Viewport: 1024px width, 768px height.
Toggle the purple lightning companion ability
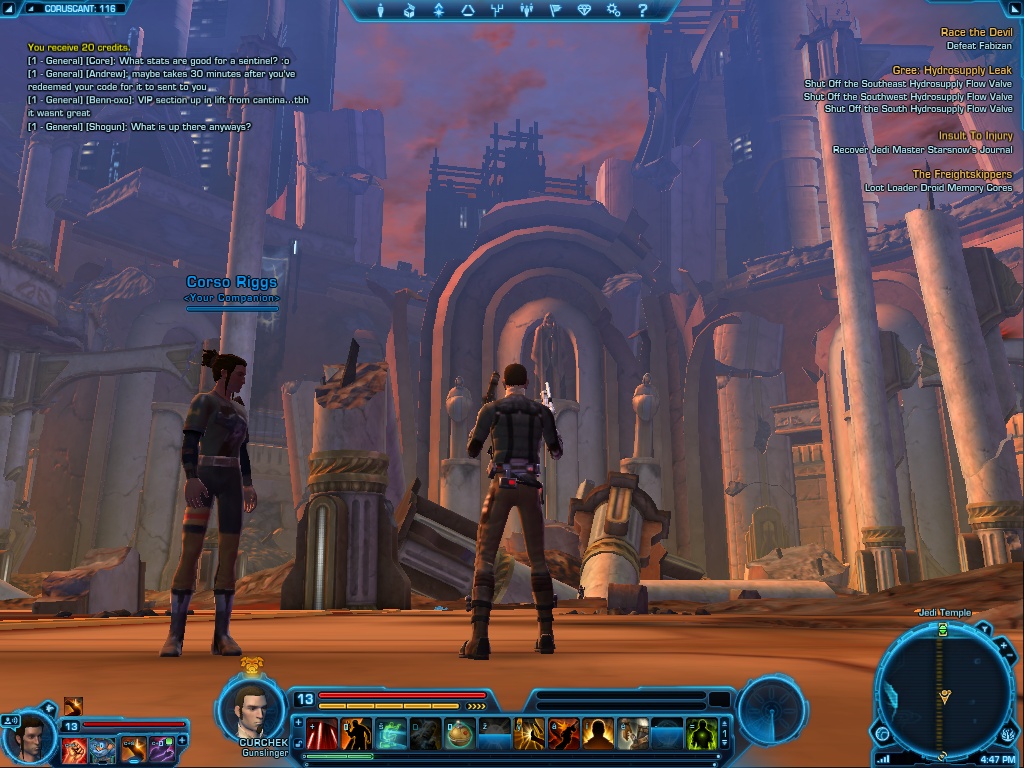[x=161, y=748]
